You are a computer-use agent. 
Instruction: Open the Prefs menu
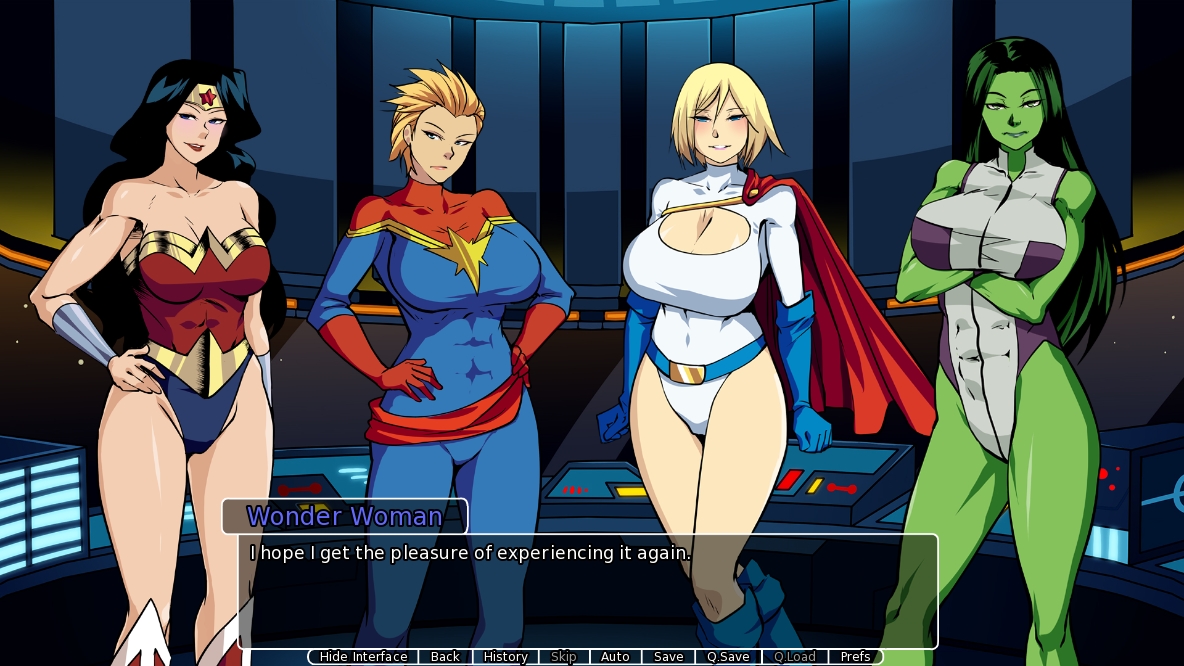pyautogui.click(x=856, y=657)
